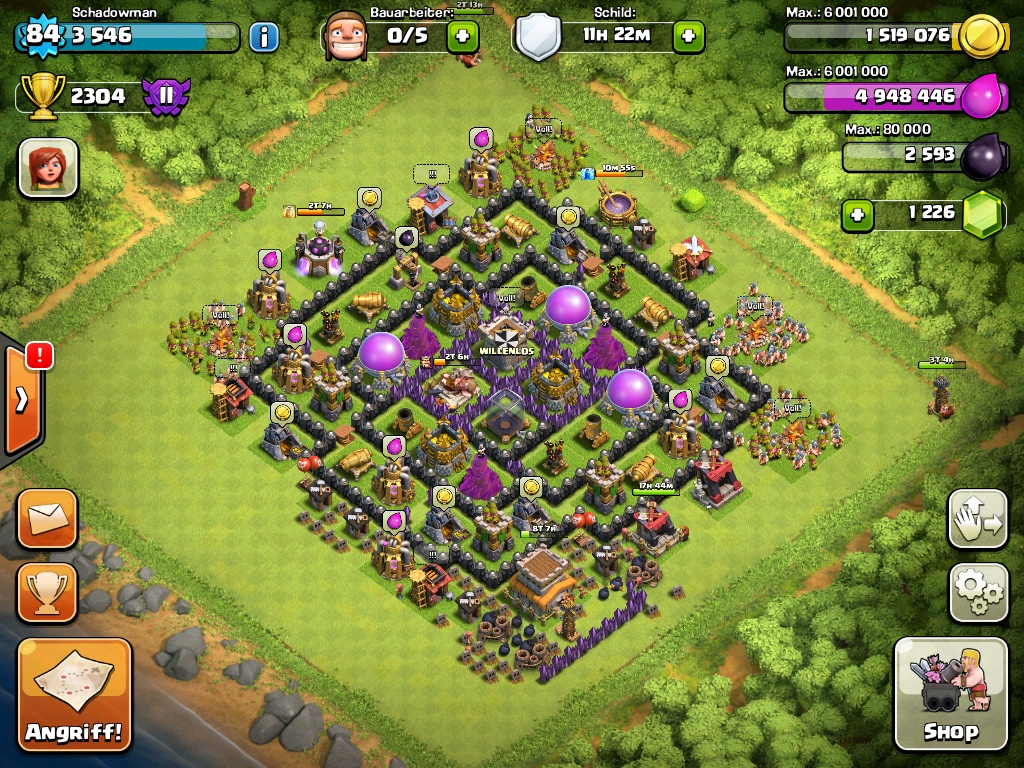This screenshot has width=1024, height=768.
Task: Open the mail envelope inbox
Action: (47, 519)
